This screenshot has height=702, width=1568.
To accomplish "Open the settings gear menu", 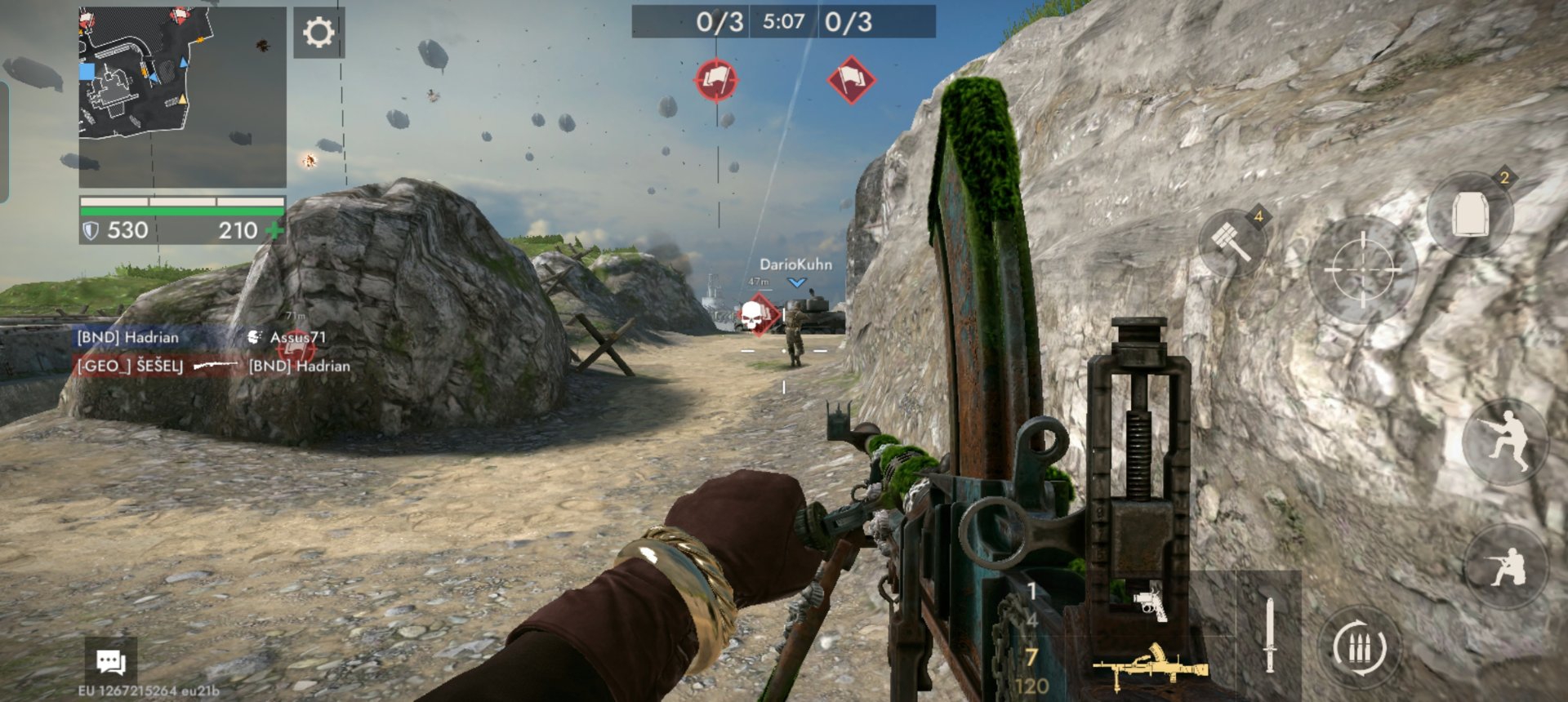I will (318, 33).
